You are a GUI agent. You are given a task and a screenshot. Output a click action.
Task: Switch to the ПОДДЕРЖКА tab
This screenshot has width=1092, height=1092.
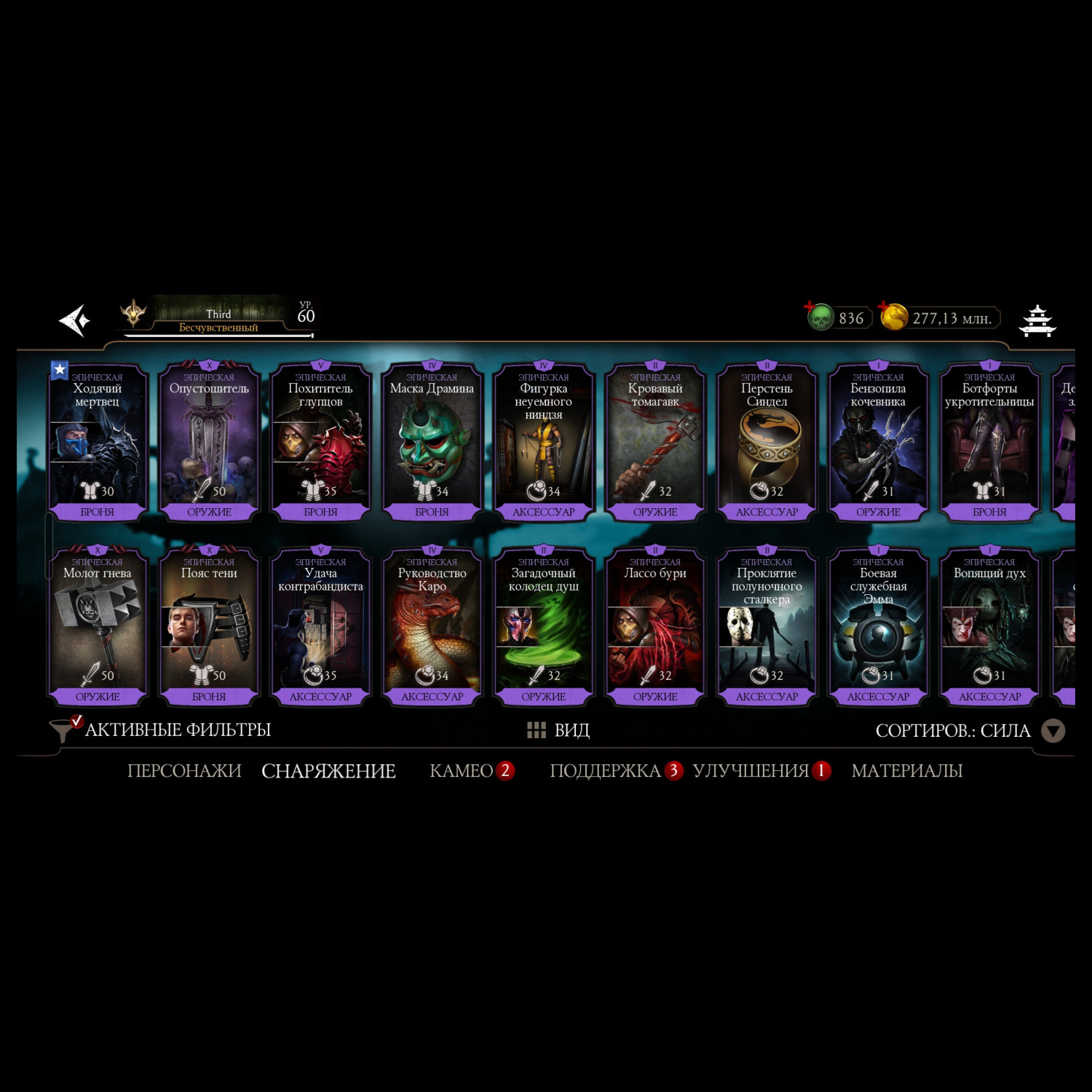point(605,771)
